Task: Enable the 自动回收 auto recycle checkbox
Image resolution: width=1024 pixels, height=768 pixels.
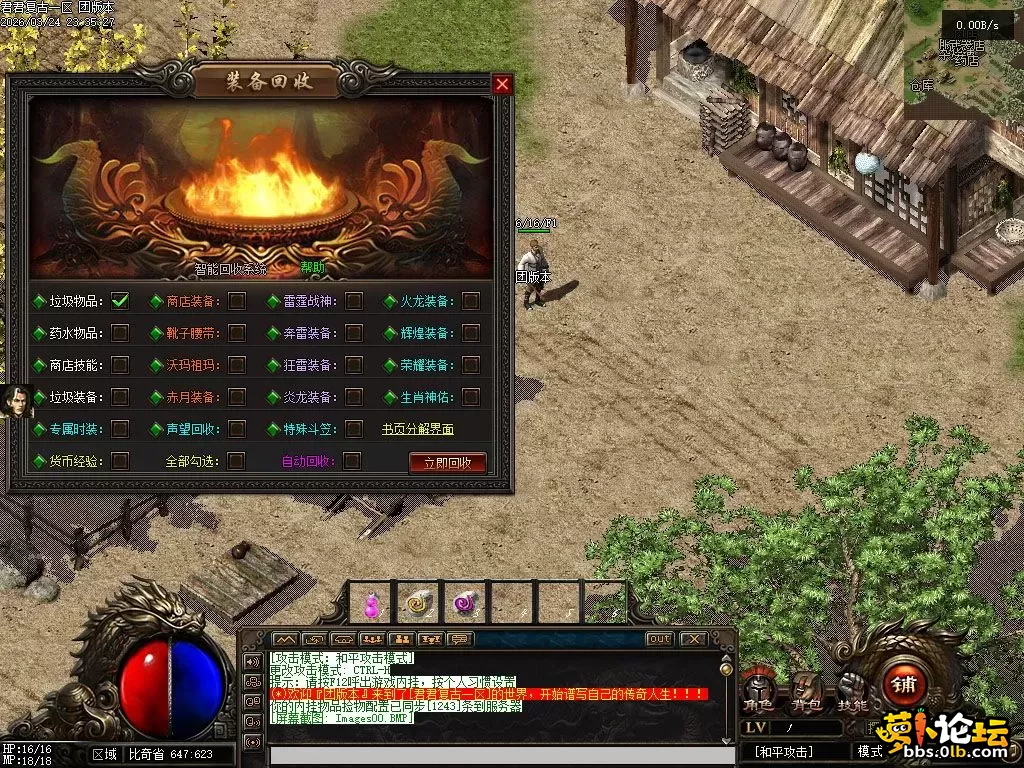Action: coord(352,461)
